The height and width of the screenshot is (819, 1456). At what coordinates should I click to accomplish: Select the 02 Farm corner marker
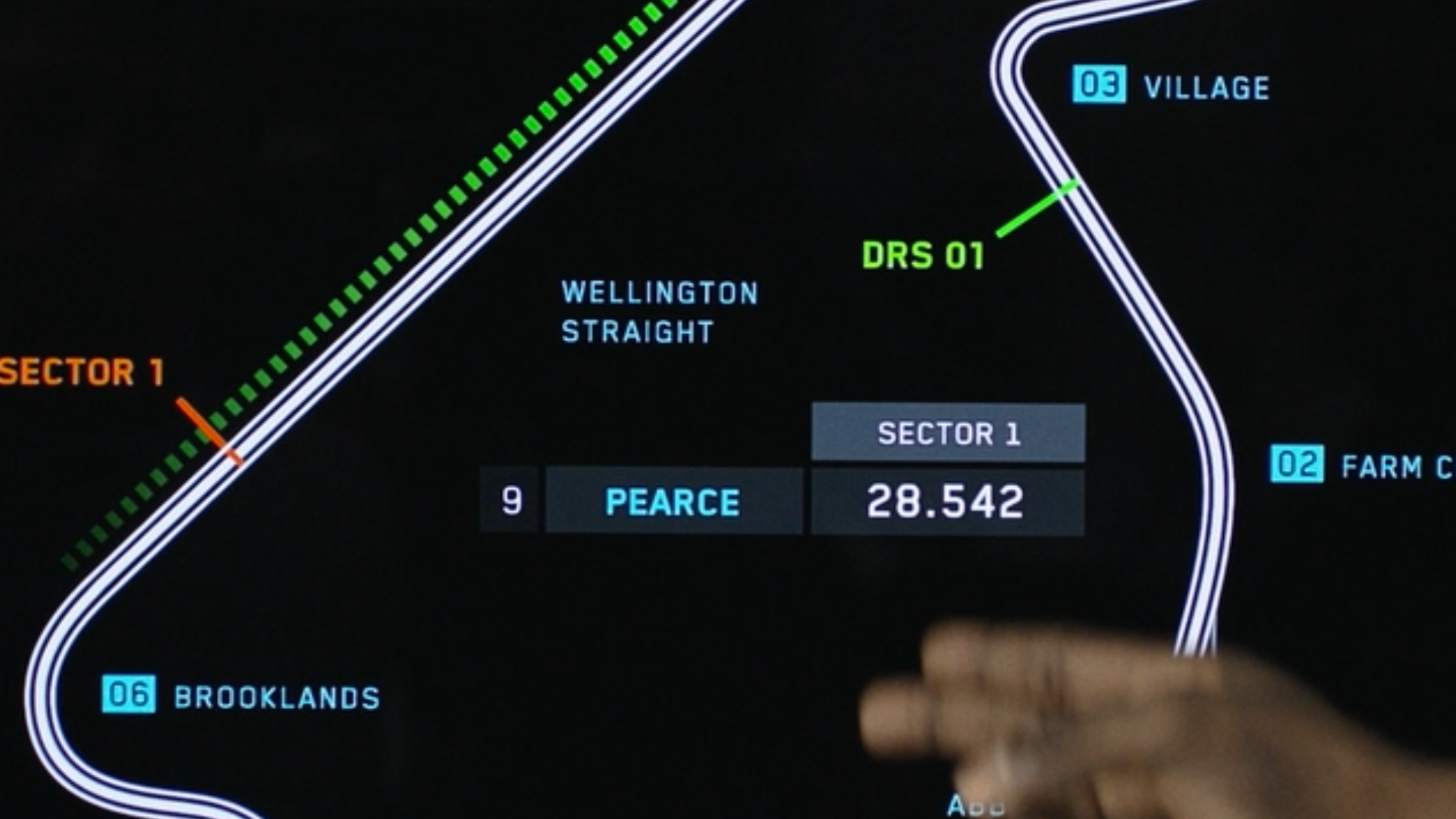pyautogui.click(x=1297, y=464)
